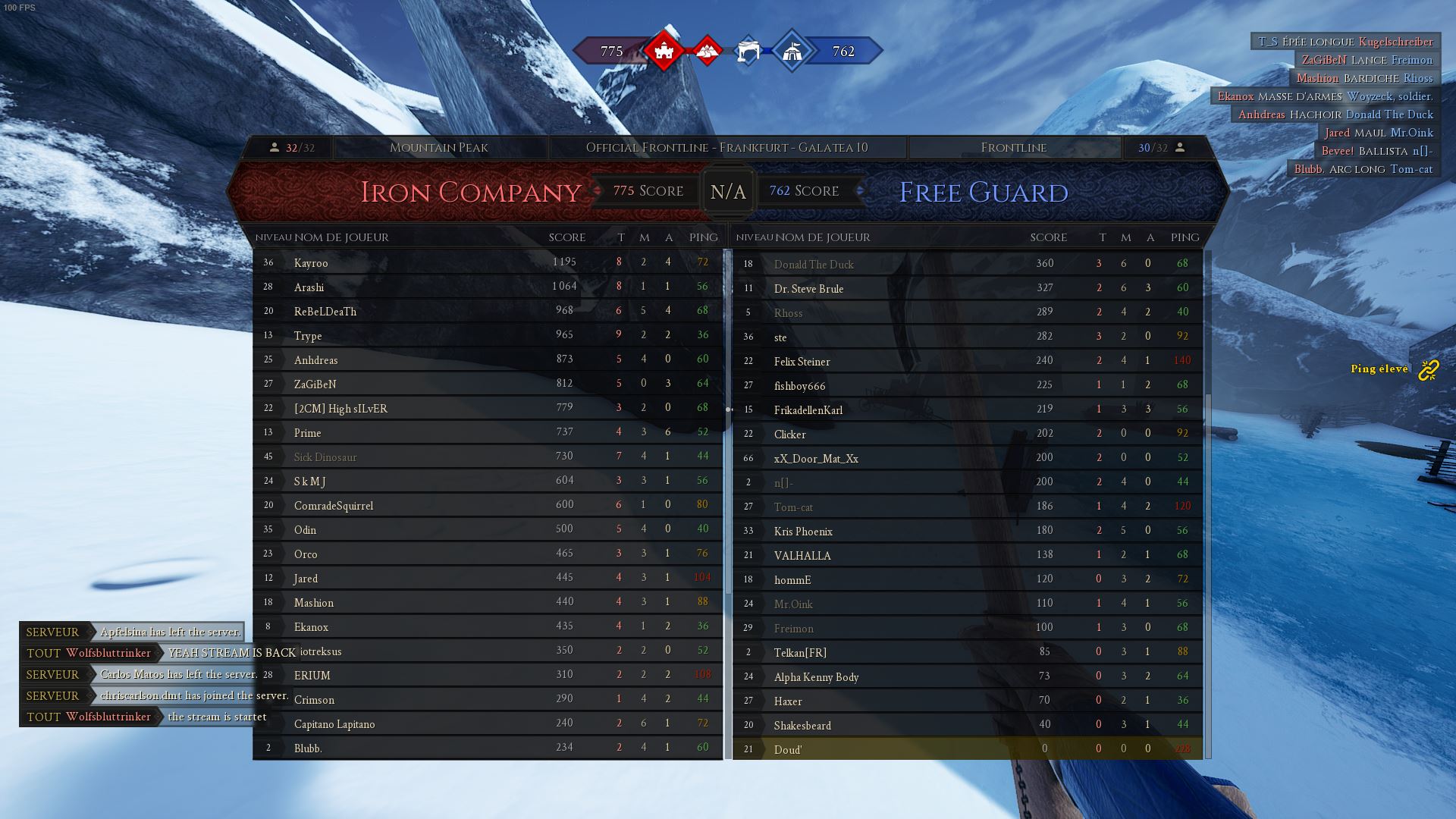
Task: Open the Mountain Peak map tab
Action: (438, 147)
